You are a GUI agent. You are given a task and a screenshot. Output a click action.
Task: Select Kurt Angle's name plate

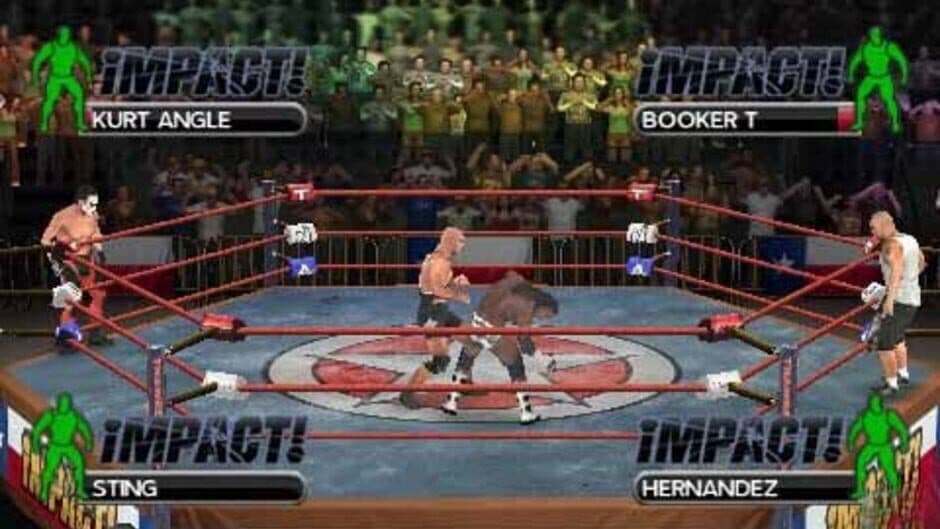pyautogui.click(x=195, y=120)
